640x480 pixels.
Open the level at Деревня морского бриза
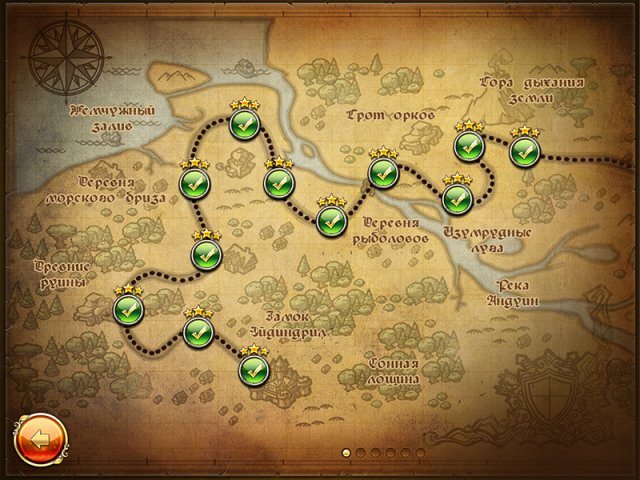[194, 184]
